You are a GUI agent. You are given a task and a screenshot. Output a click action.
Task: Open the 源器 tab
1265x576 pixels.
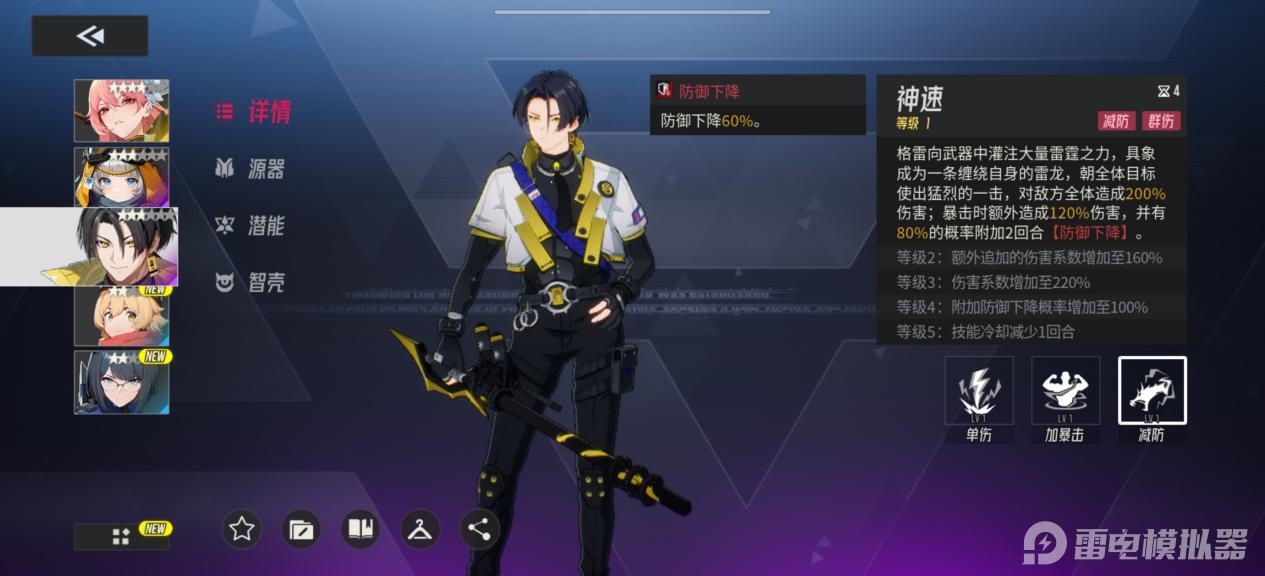pos(251,168)
